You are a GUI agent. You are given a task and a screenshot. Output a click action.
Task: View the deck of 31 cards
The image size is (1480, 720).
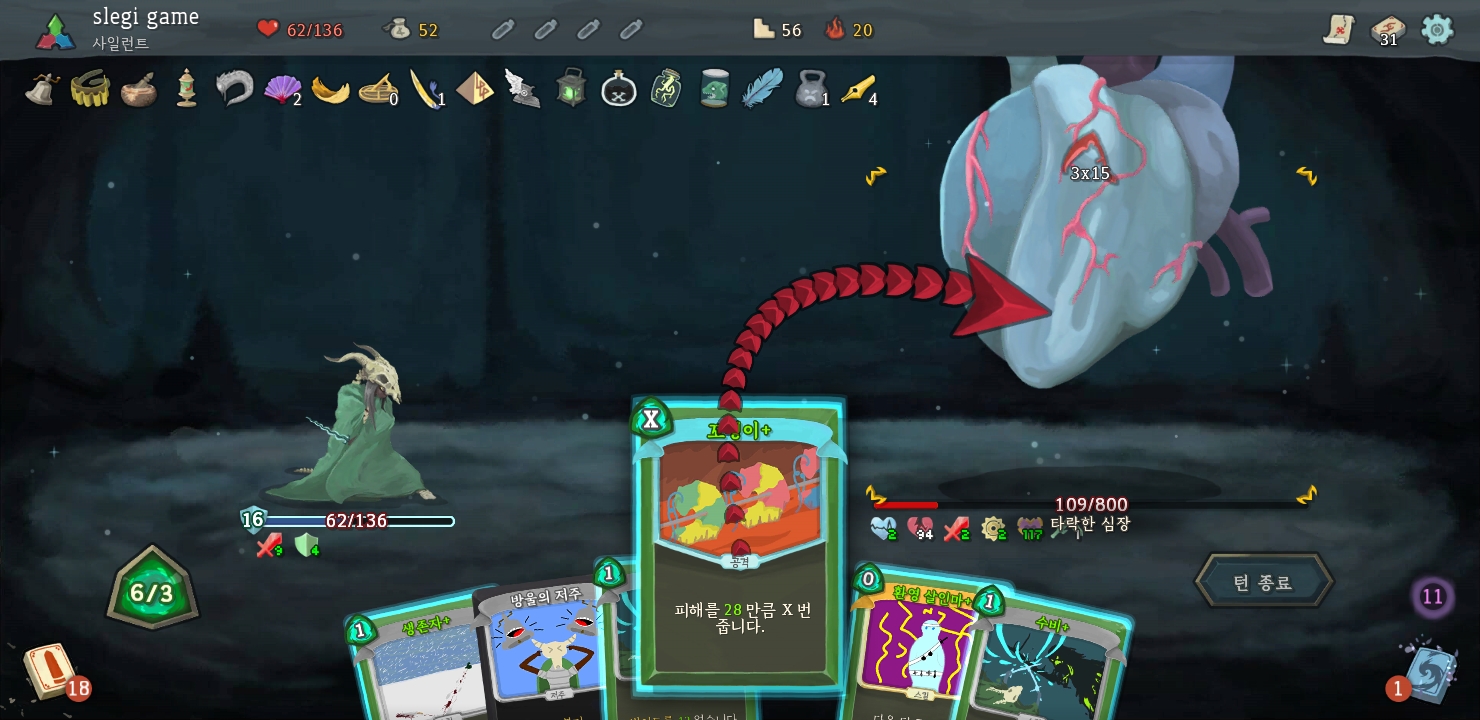(x=1386, y=30)
